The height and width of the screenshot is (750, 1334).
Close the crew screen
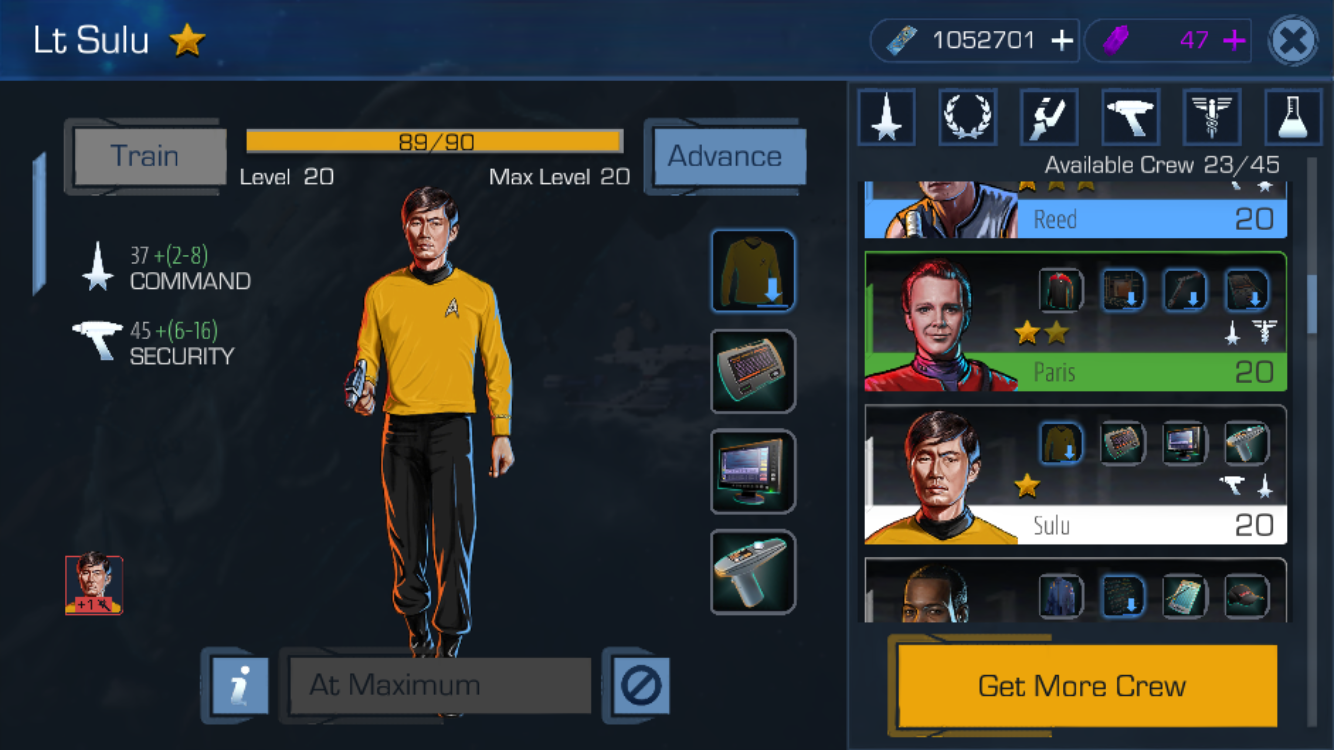(x=1292, y=41)
